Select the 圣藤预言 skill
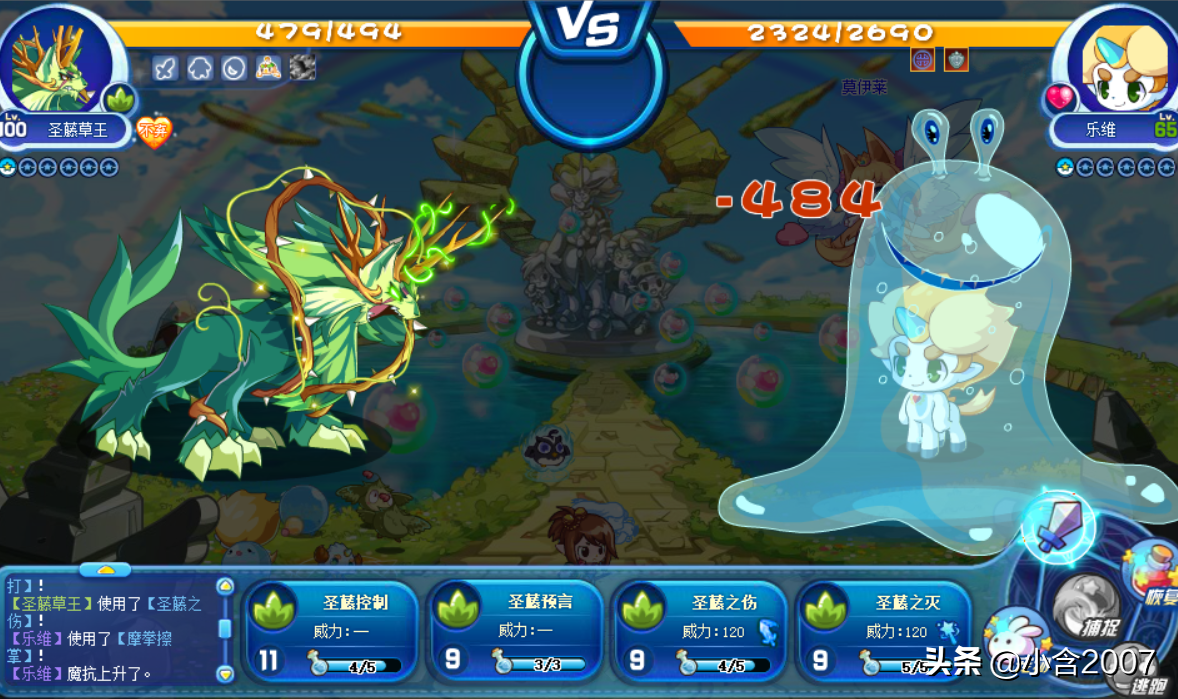This screenshot has width=1178, height=699. pyautogui.click(x=515, y=632)
